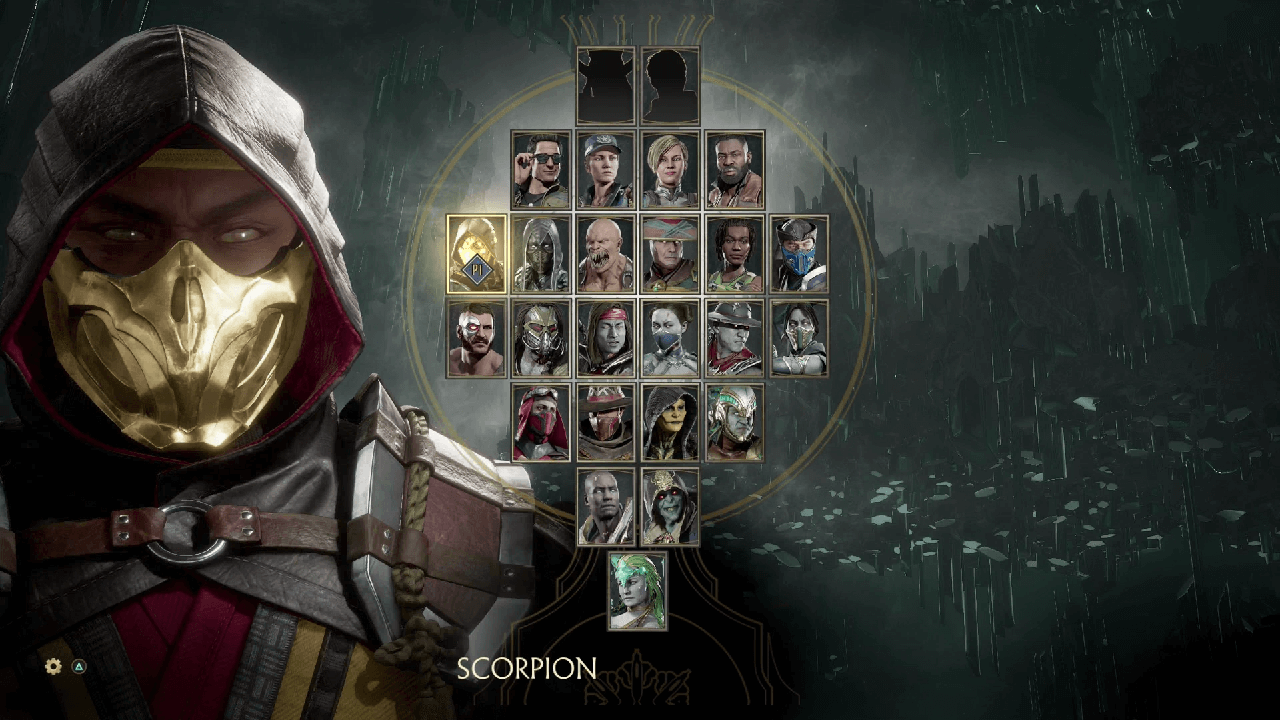Select Kitana in the blue face mask
Screen dimensions: 1280x720
[x=670, y=338]
